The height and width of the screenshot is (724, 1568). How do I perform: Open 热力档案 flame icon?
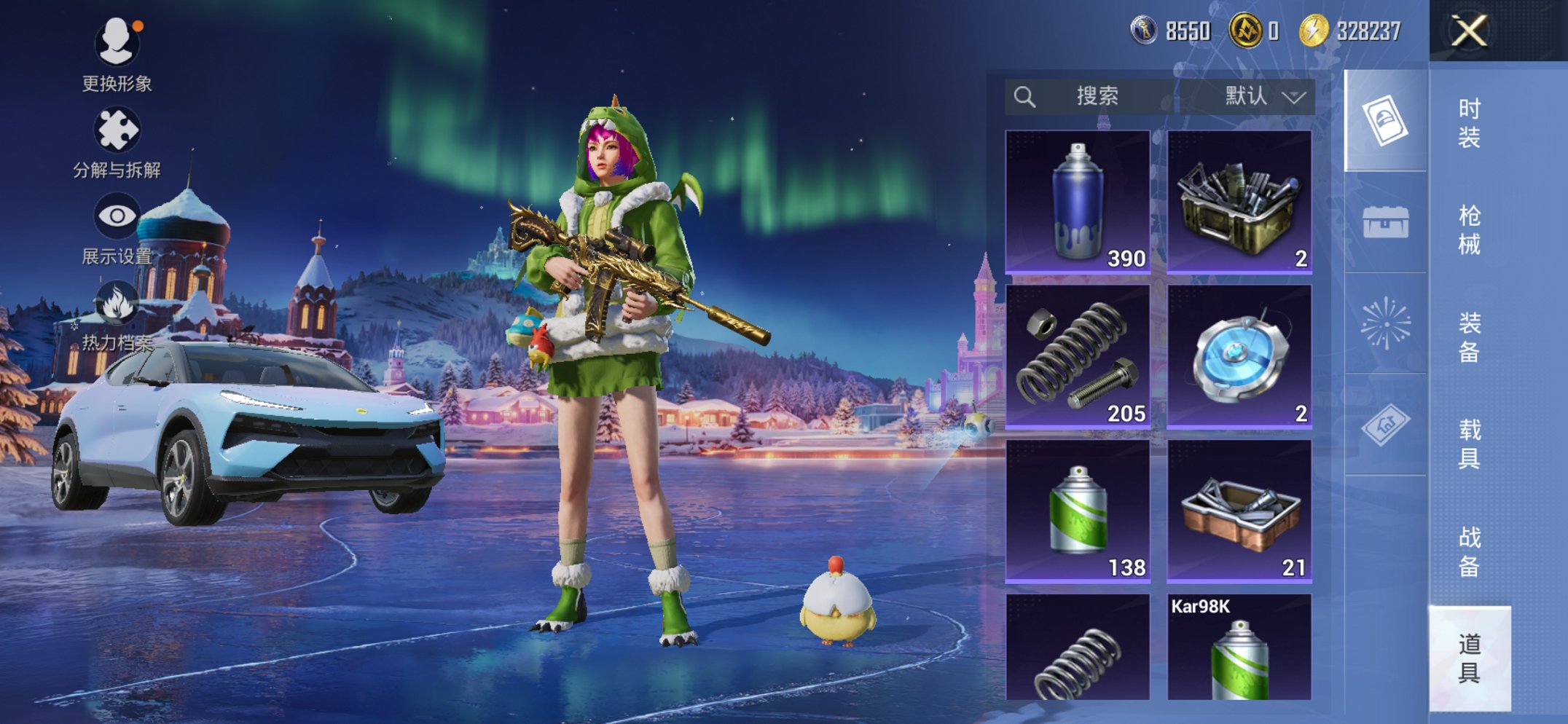coord(117,315)
